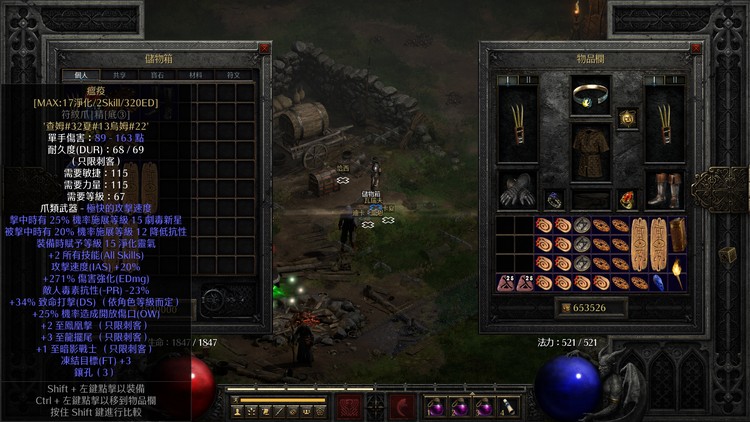Open the 寶石 gems stash tab
The width and height of the screenshot is (750, 422).
[x=156, y=75]
